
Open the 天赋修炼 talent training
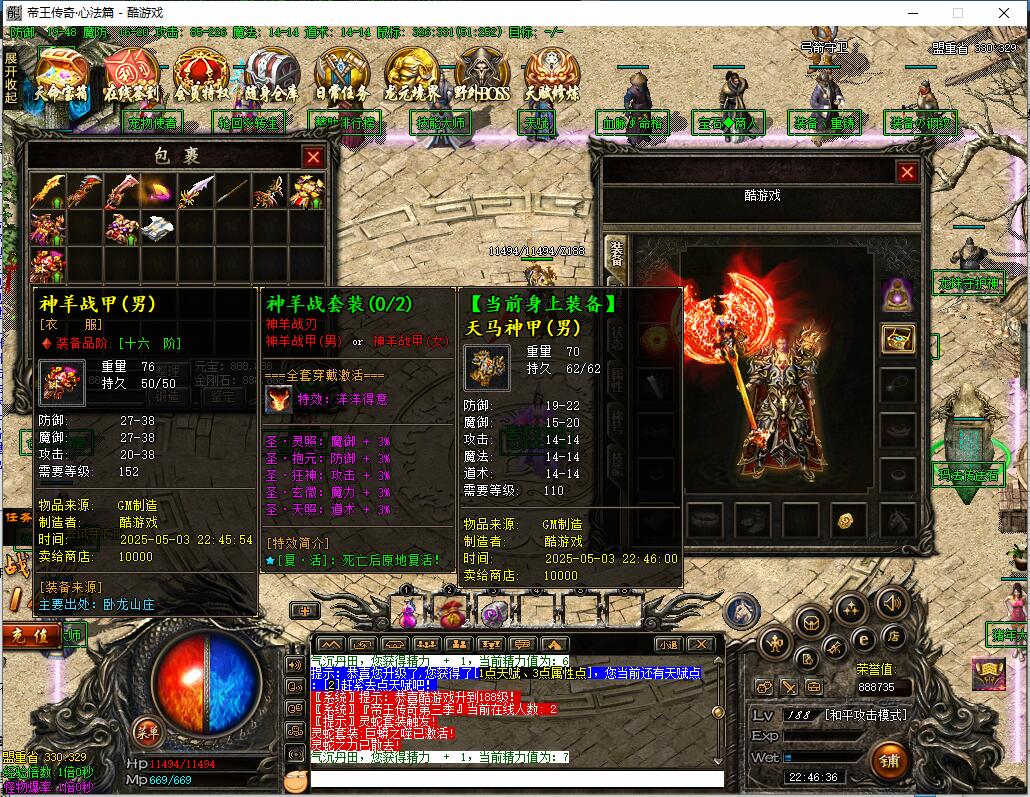coord(552,75)
